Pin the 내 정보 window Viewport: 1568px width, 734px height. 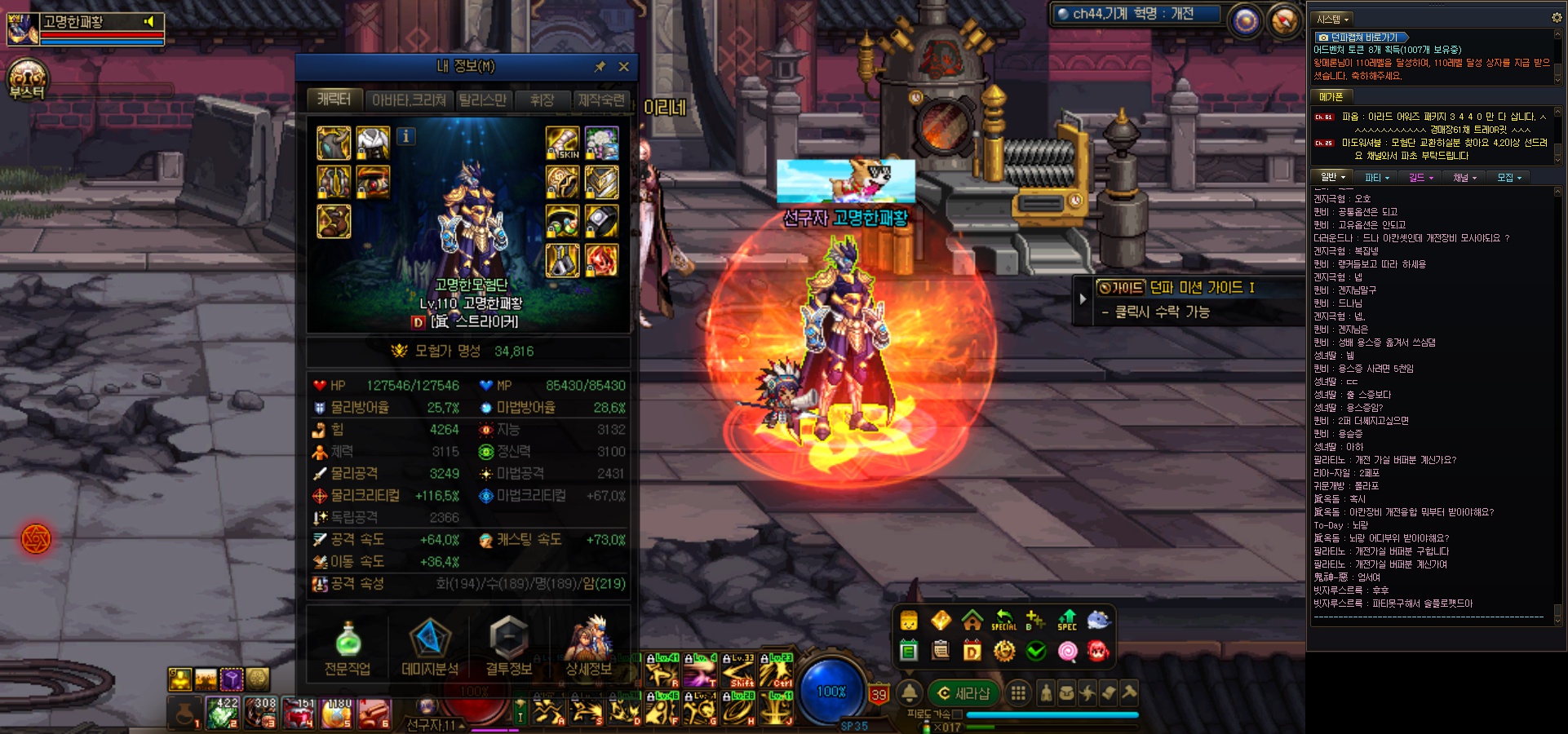coord(600,67)
